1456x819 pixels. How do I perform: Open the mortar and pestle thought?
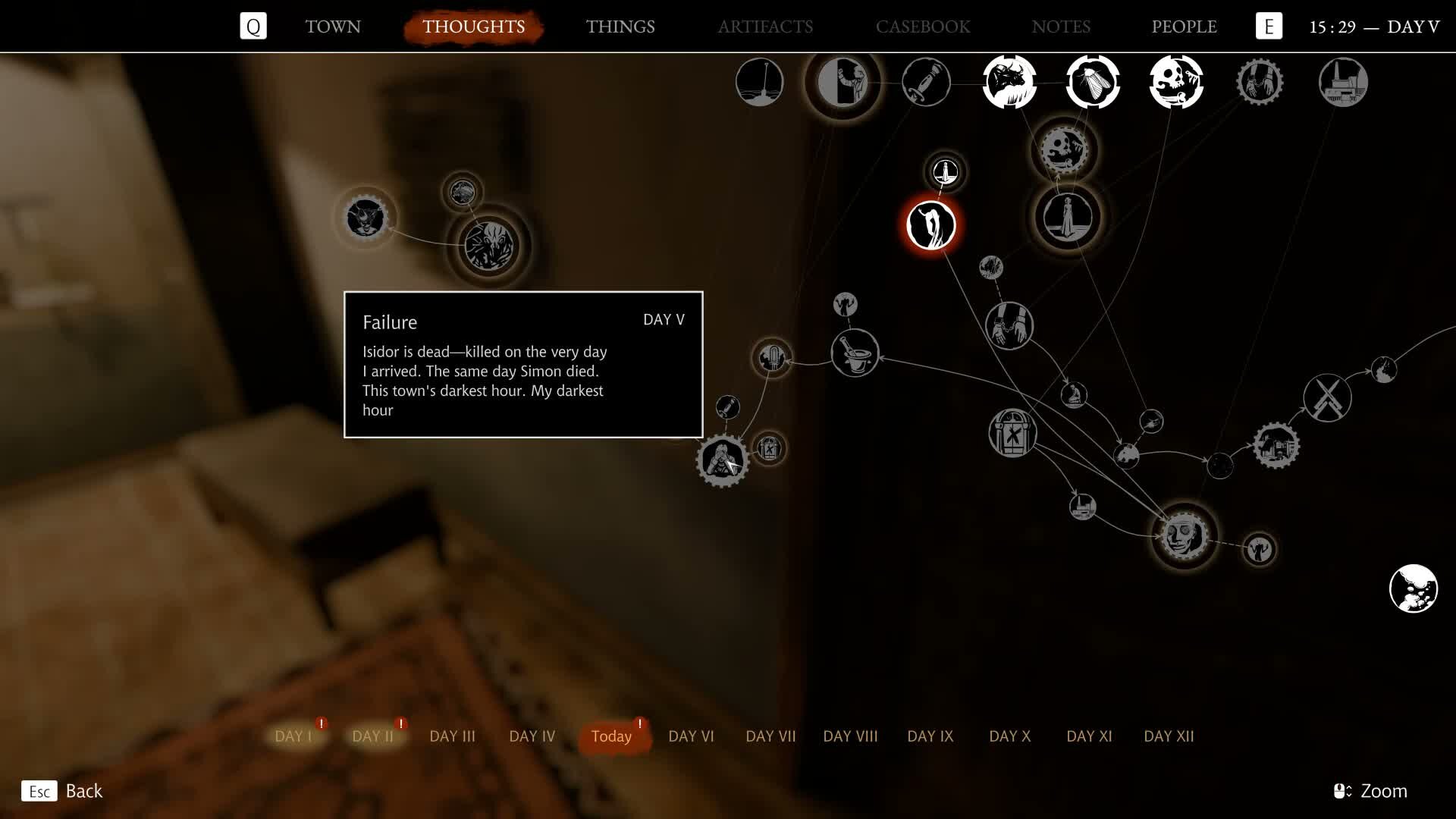click(x=855, y=353)
